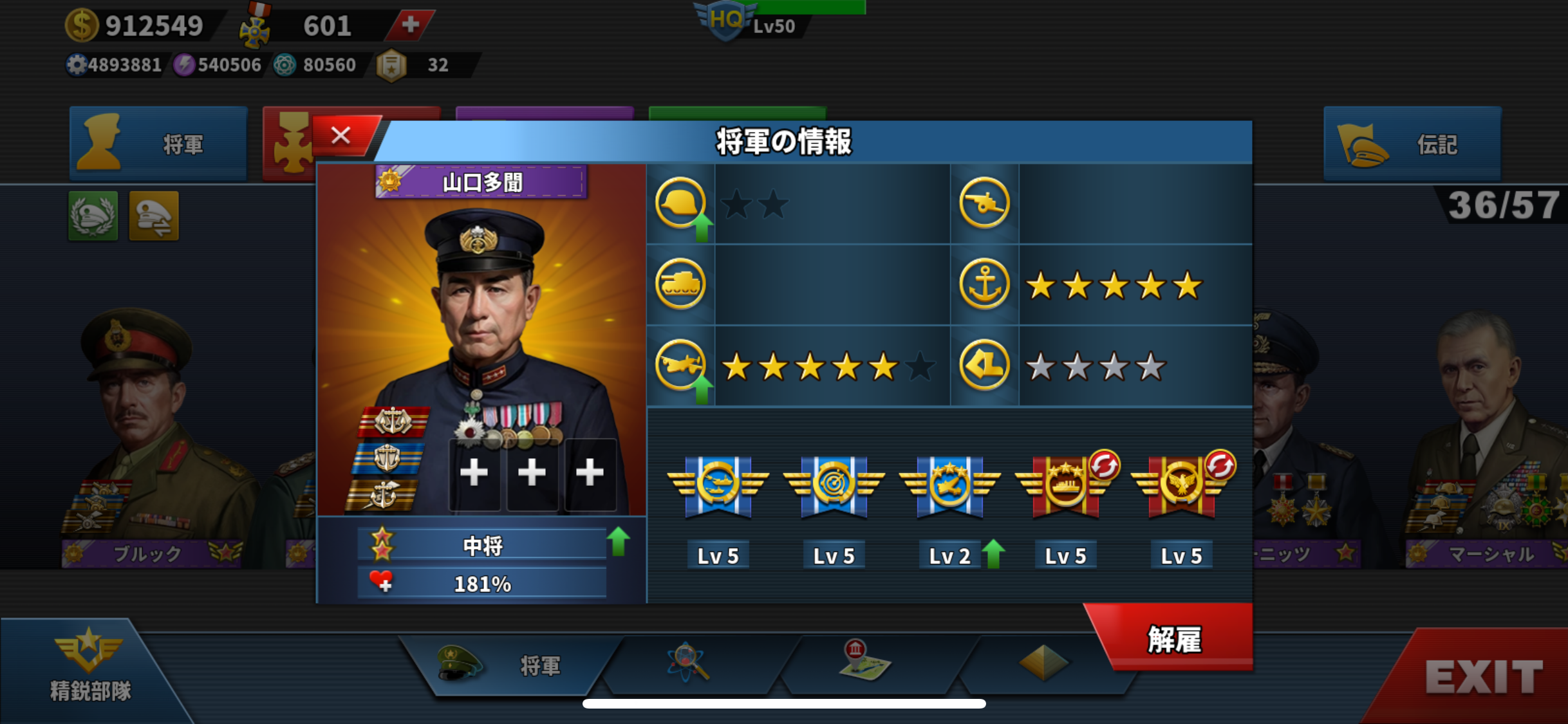Open the 伝記 biography tab
Screen dimensions: 1568x724
pyautogui.click(x=1412, y=144)
